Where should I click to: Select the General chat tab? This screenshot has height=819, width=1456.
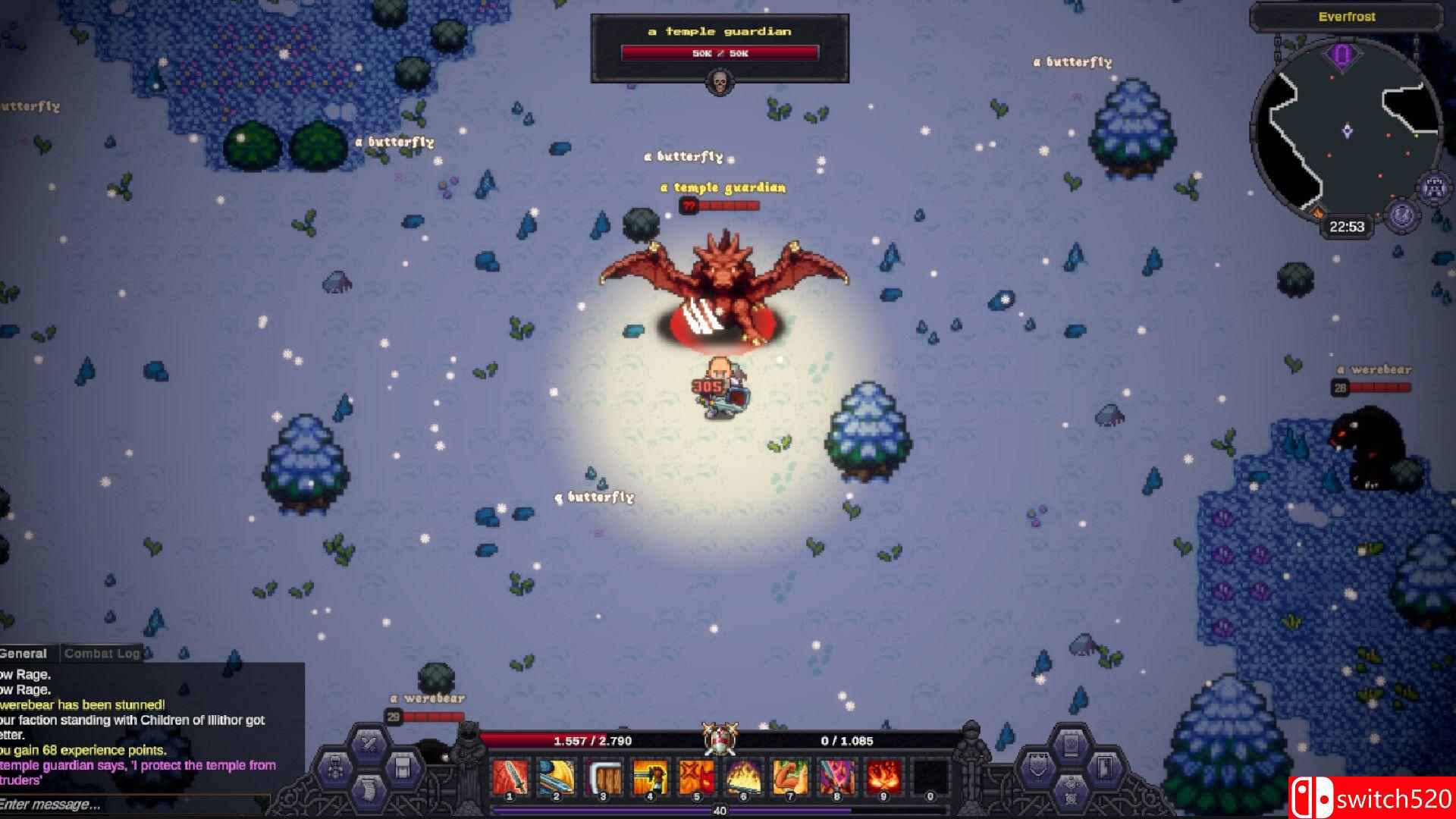coord(24,653)
